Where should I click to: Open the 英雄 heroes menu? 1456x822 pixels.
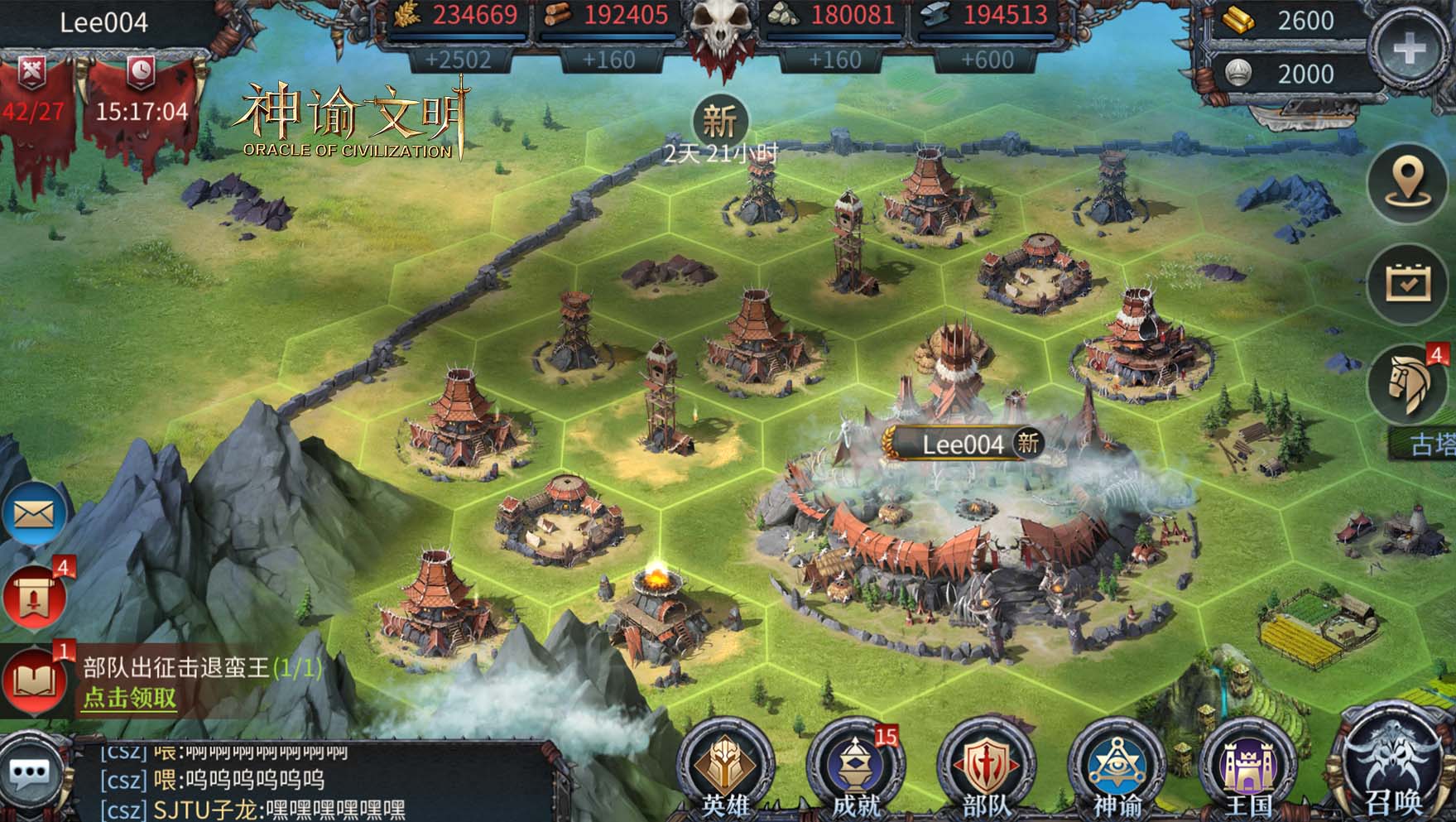(726, 767)
